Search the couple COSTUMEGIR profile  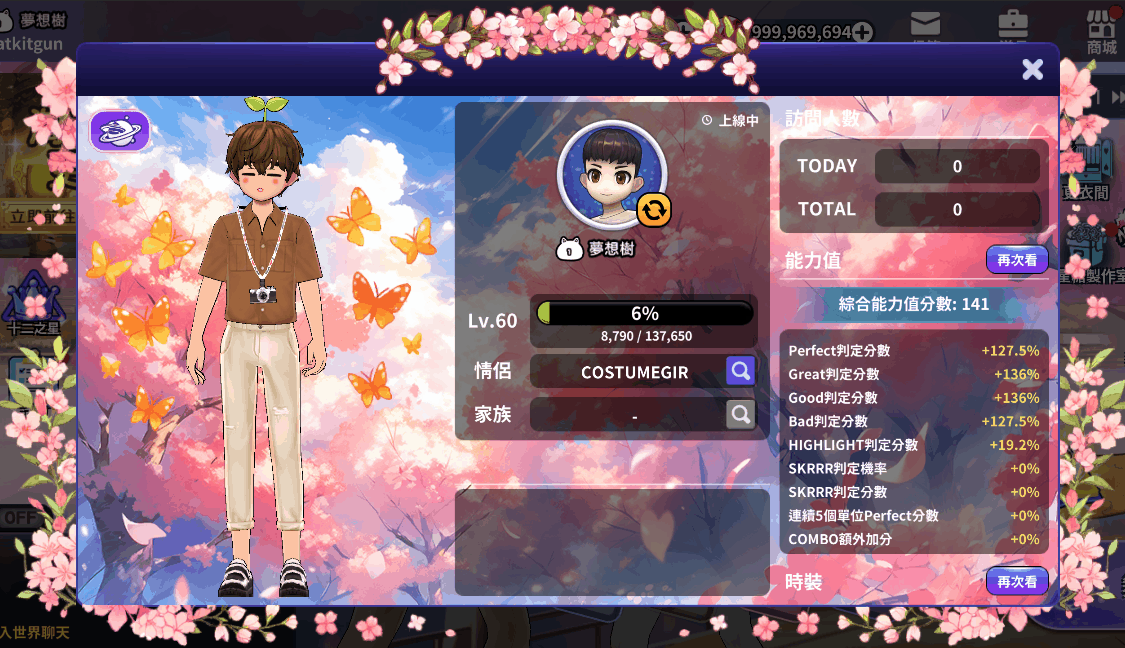coord(740,371)
